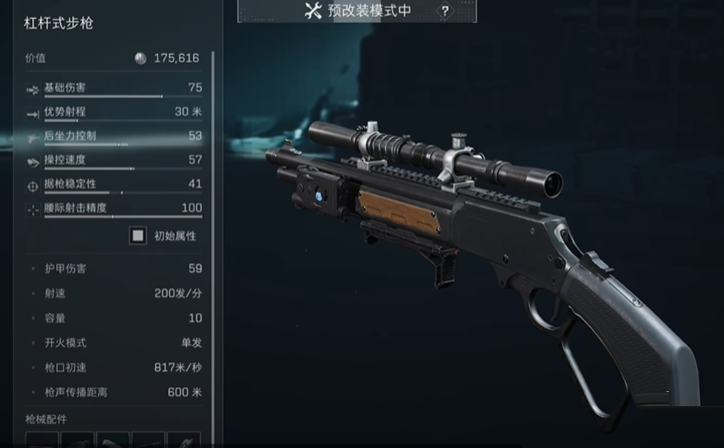Open the question mark help for 预改装模式
Image resolution: width=724 pixels, height=448 pixels.
445,10
